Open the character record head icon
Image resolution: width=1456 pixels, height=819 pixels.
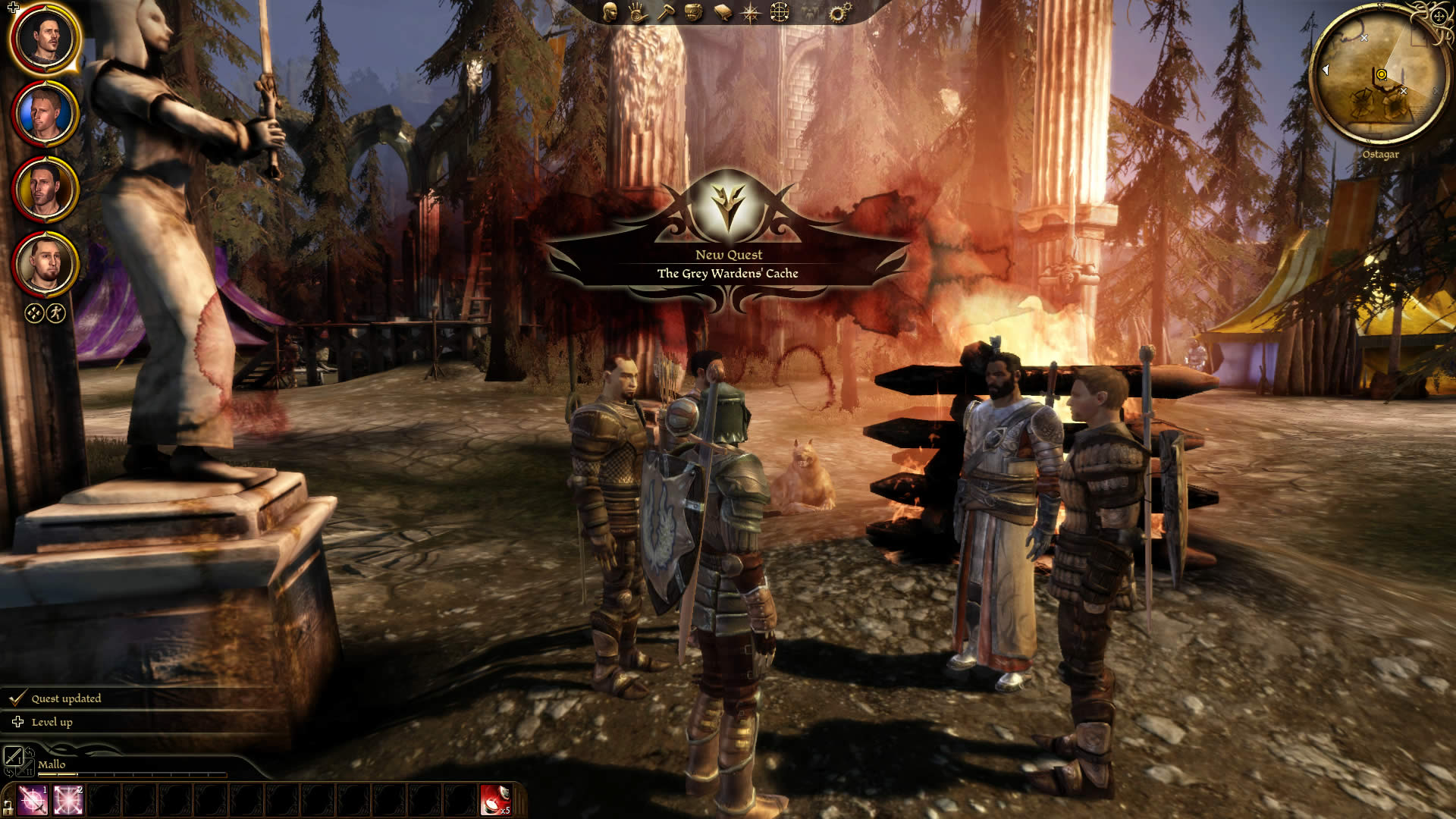(610, 12)
